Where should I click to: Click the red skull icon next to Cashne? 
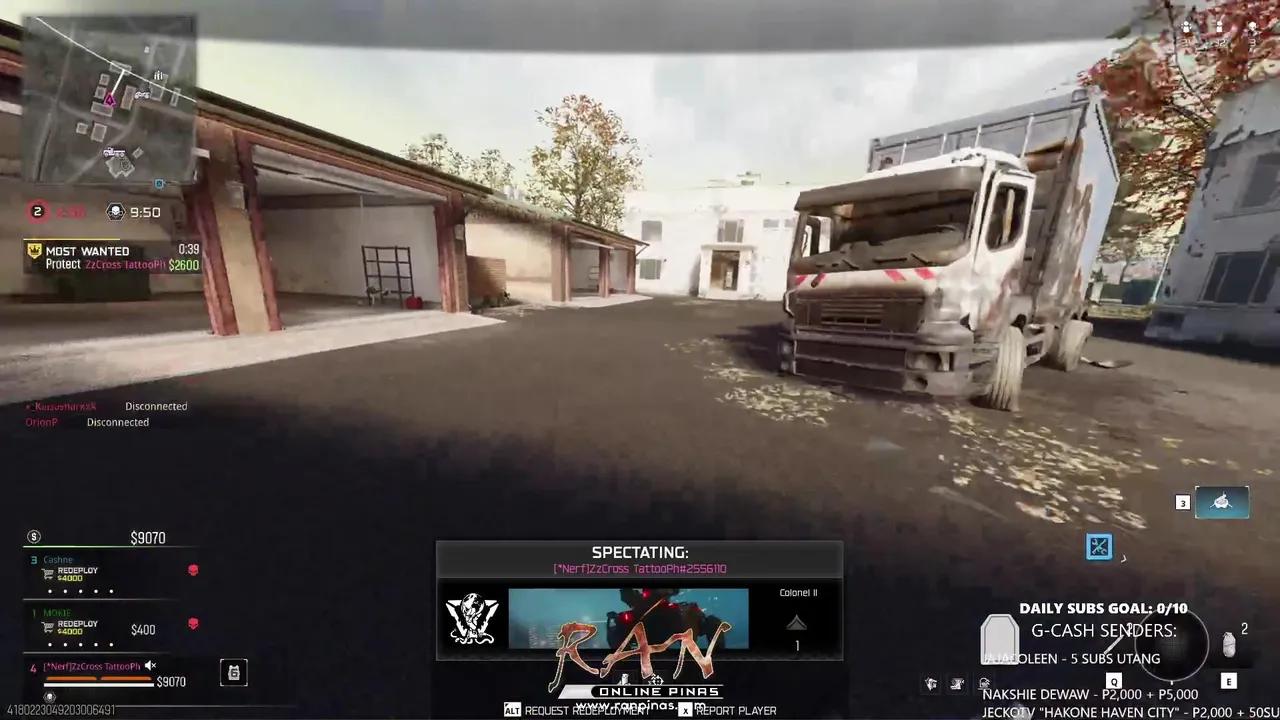pos(192,569)
